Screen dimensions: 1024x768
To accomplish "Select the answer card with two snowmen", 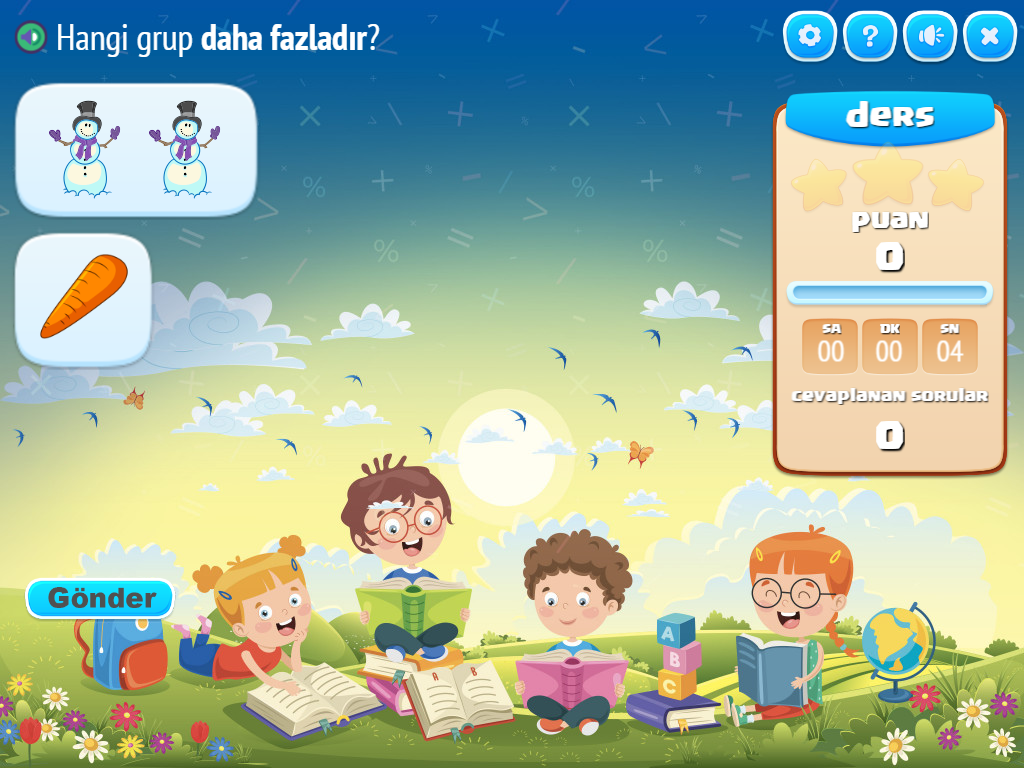I will 136,149.
